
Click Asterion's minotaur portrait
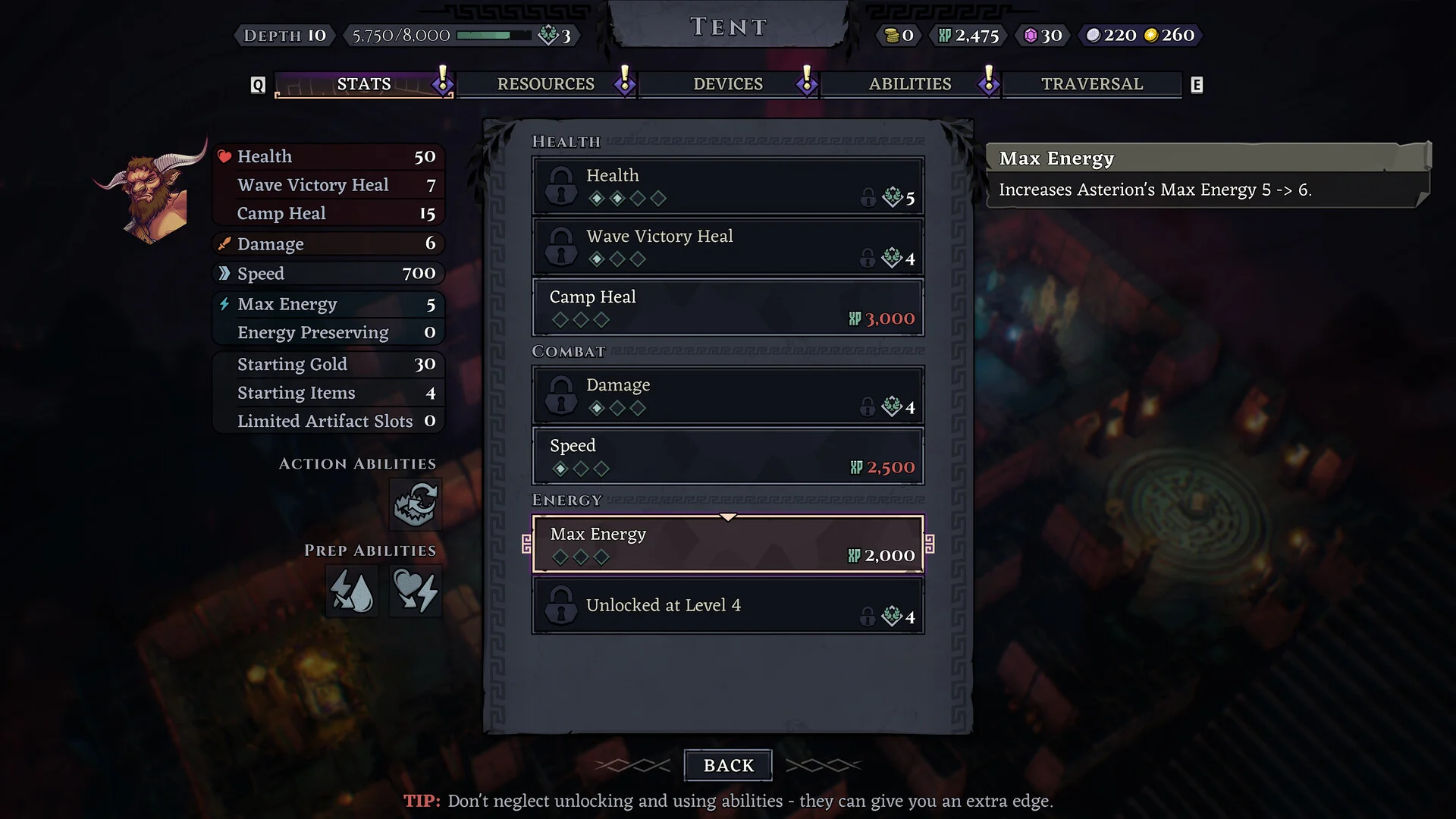point(151,193)
